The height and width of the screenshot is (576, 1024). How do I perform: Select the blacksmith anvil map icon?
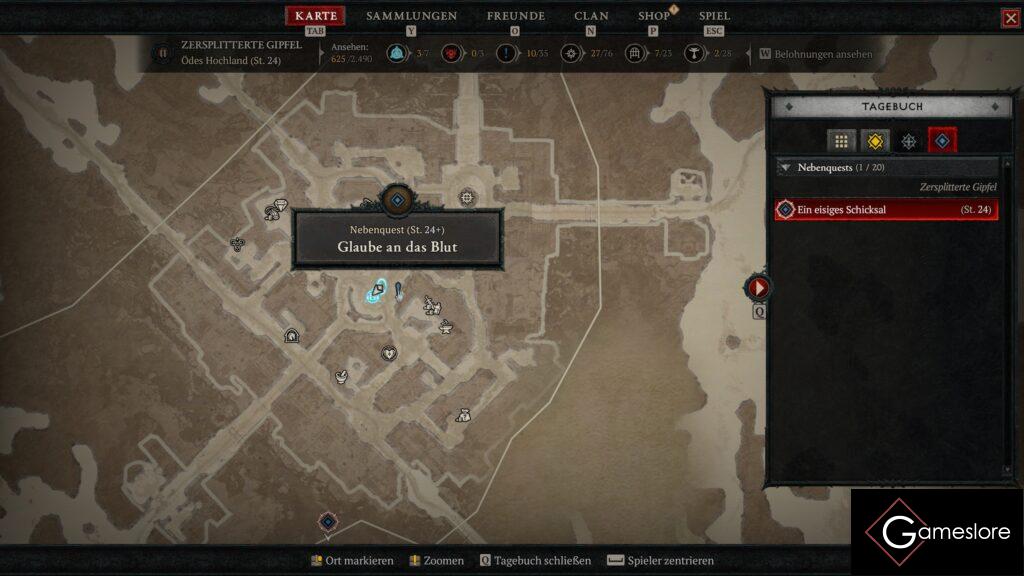(446, 327)
